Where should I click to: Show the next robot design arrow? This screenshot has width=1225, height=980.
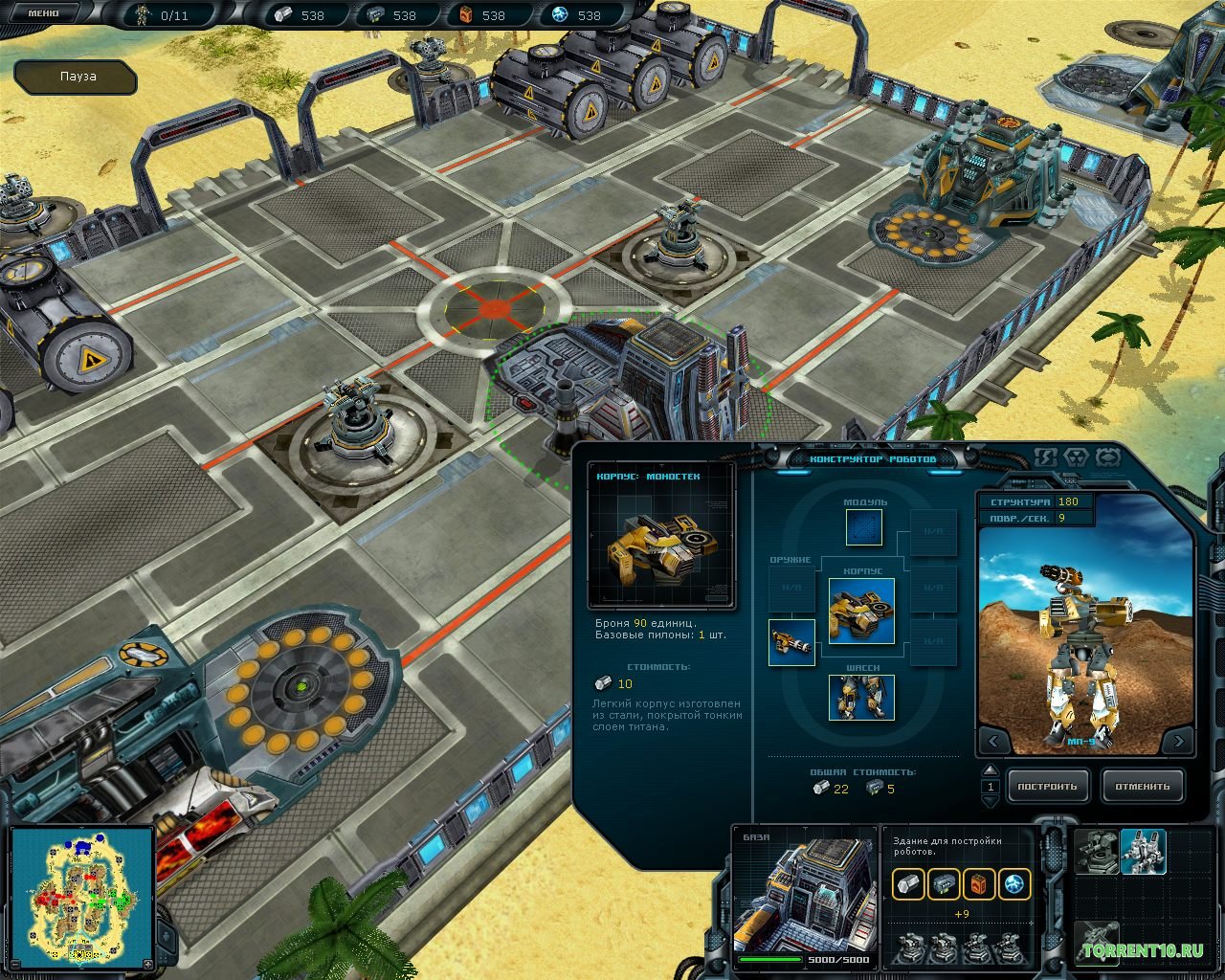point(1178,741)
